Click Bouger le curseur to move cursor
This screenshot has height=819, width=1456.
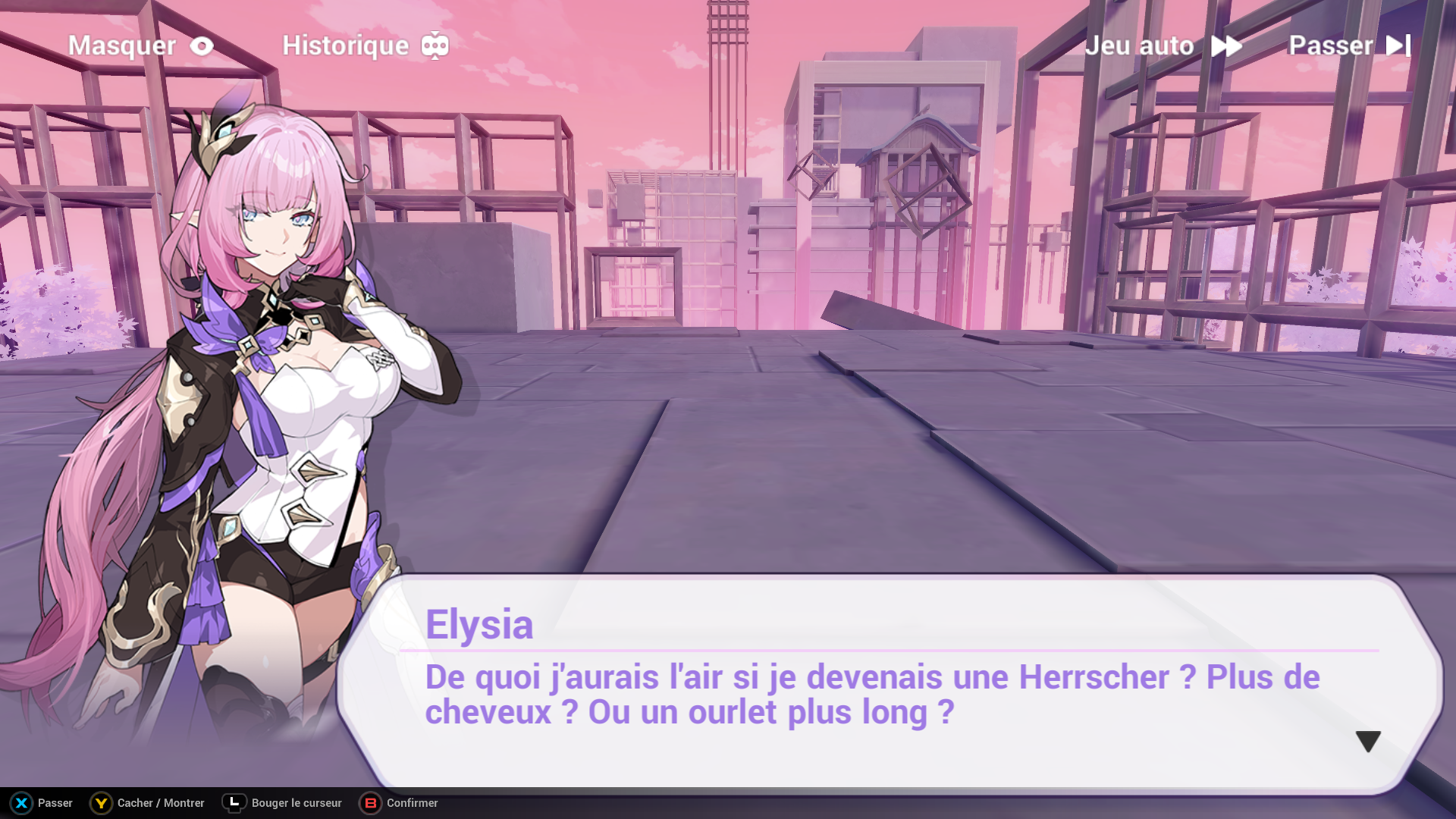[x=296, y=802]
